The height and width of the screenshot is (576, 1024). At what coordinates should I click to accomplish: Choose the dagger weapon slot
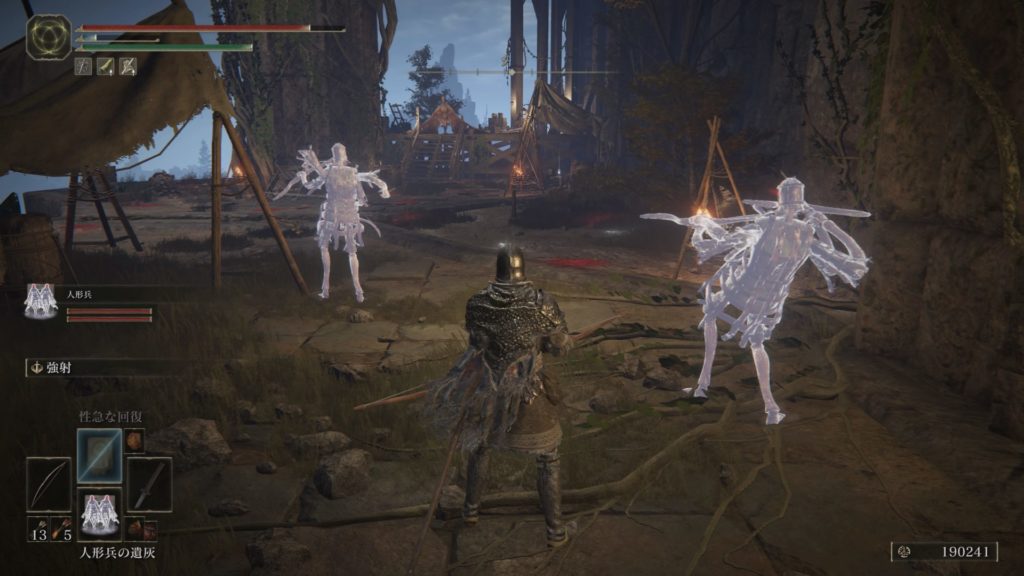tap(149, 485)
